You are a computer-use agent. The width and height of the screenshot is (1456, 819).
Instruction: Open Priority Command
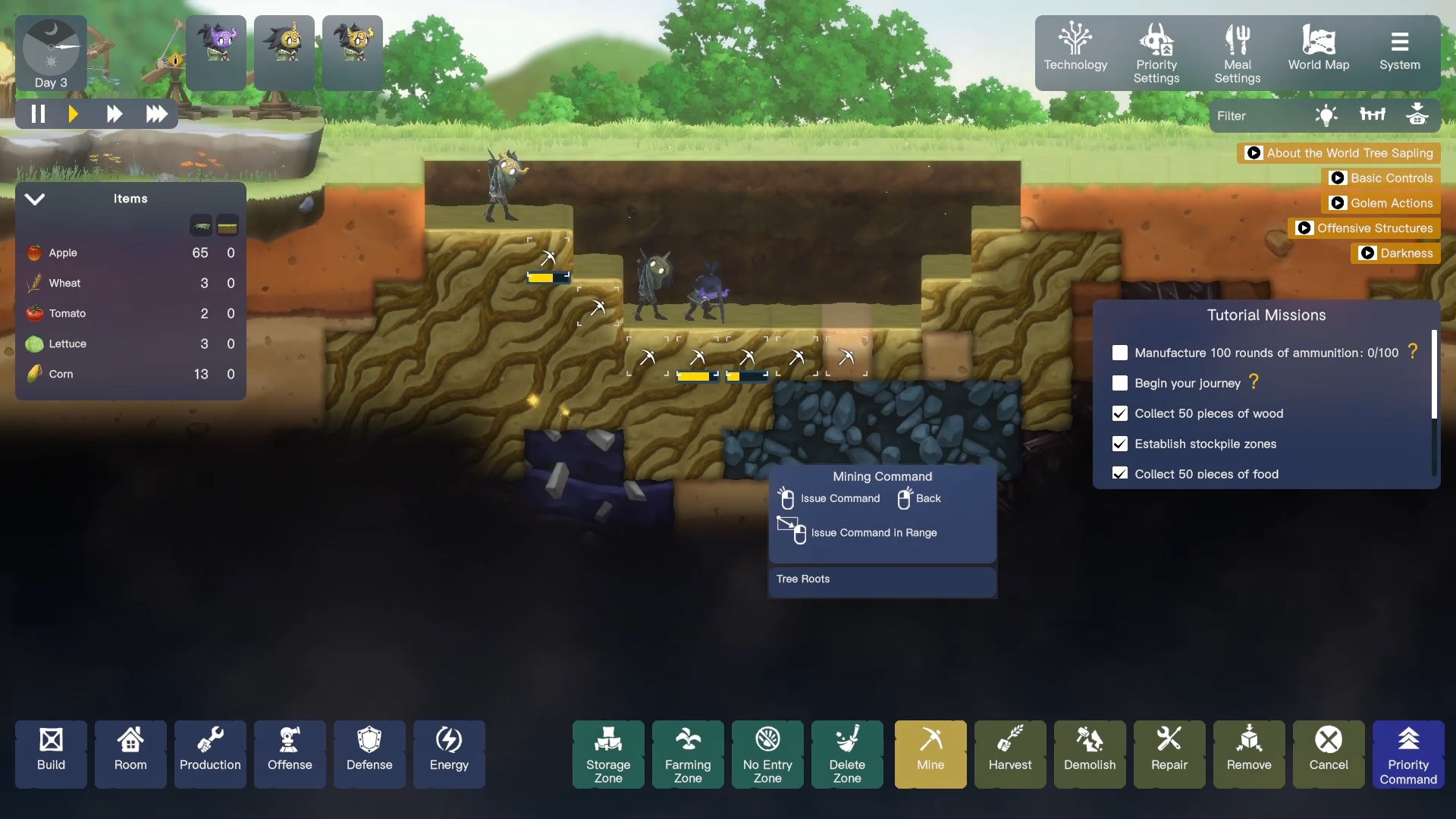point(1407,753)
